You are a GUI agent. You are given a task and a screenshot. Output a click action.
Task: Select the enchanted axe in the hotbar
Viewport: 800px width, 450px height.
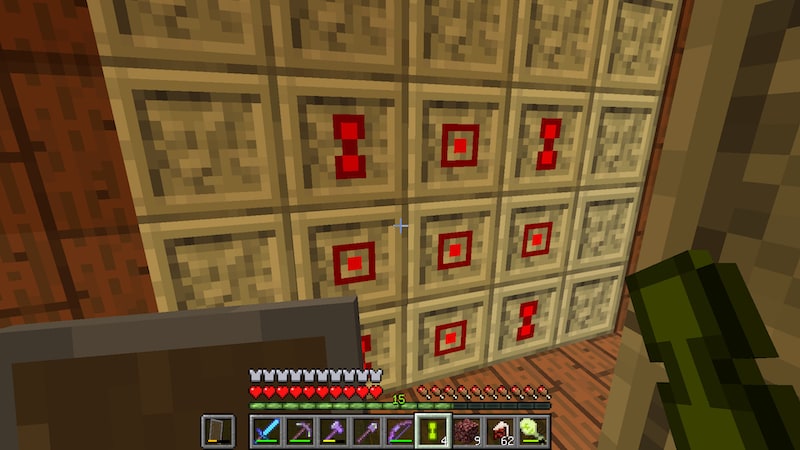332,430
